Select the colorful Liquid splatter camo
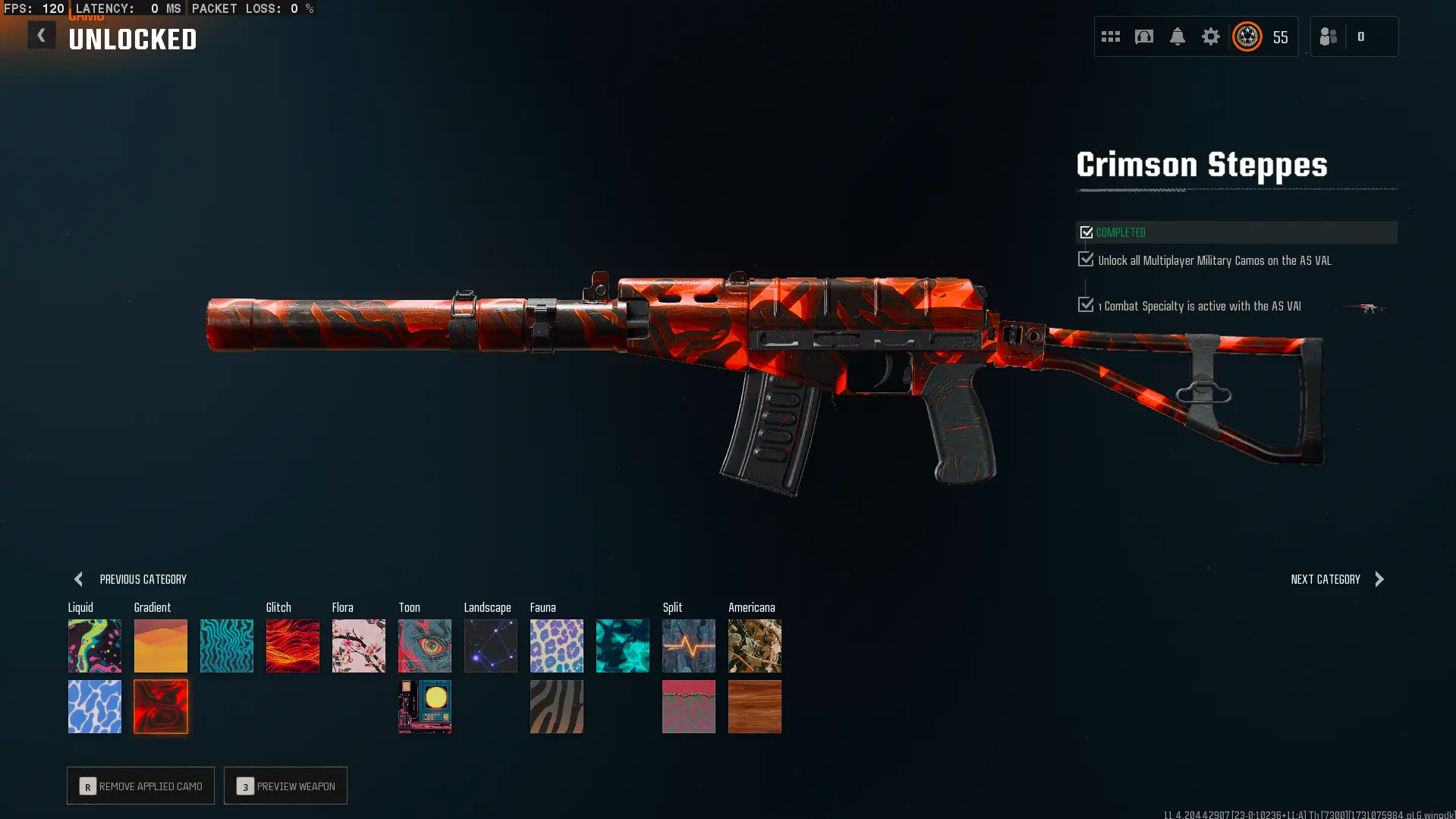Image resolution: width=1456 pixels, height=819 pixels. point(95,646)
